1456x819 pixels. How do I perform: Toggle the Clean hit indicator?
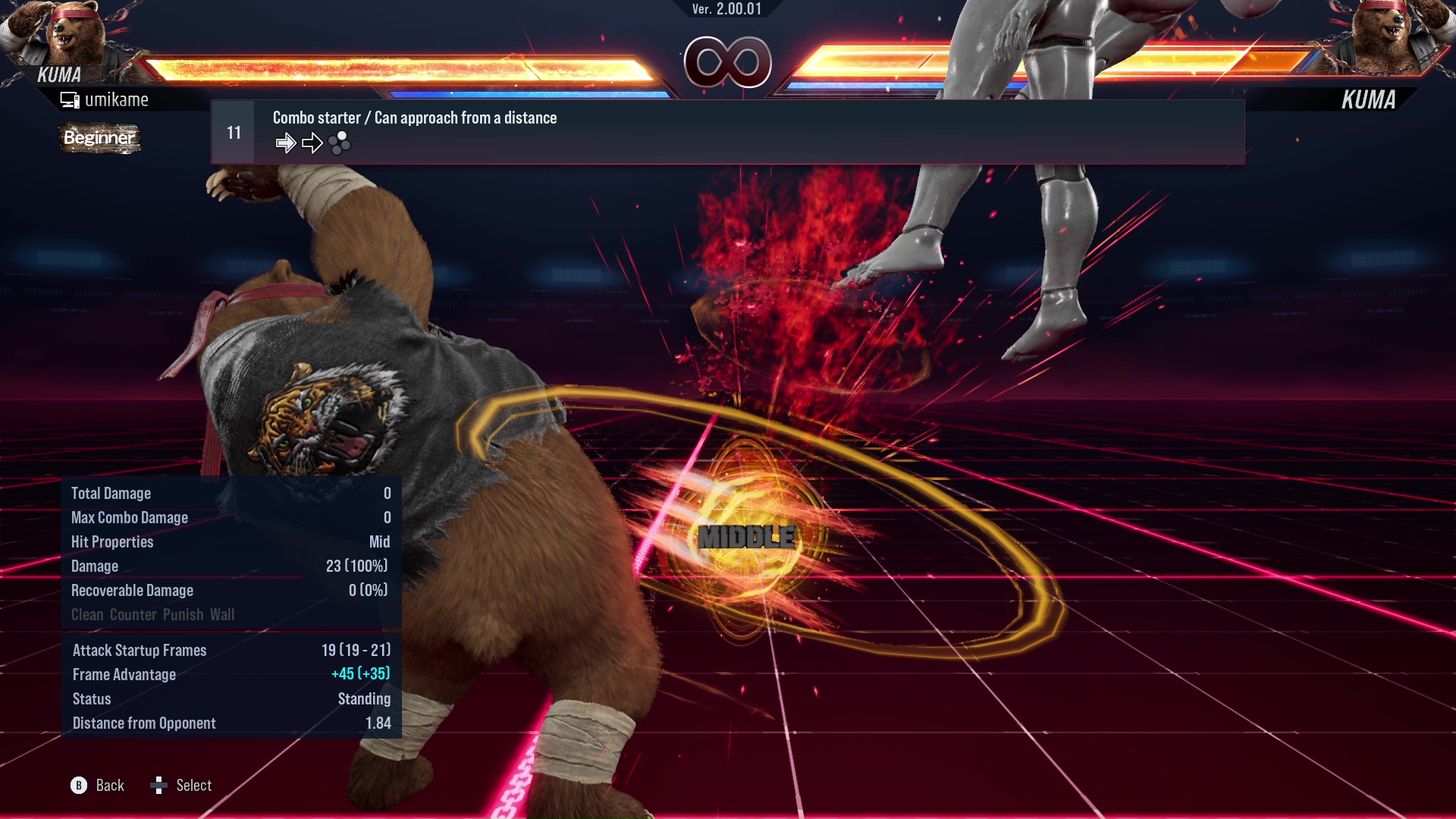click(89, 614)
